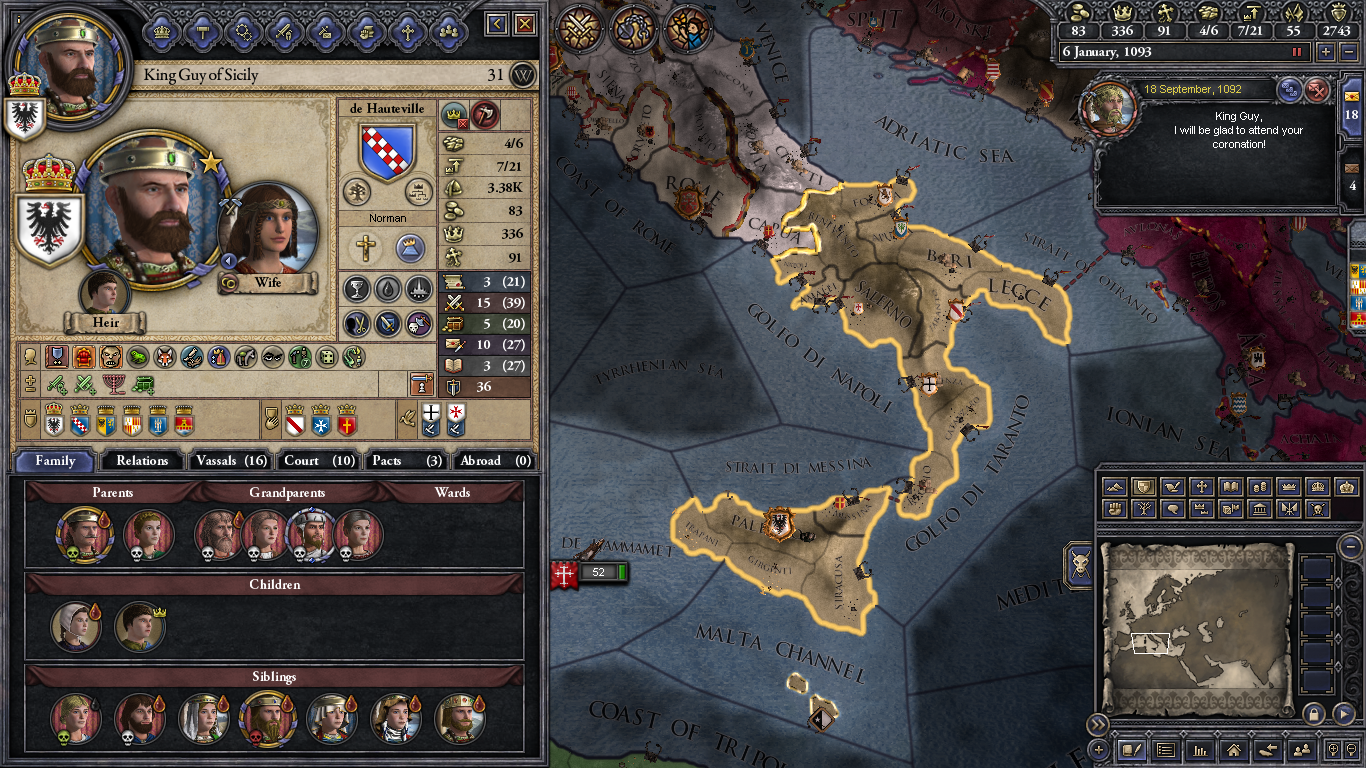Open the sword military tab icon

click(284, 31)
